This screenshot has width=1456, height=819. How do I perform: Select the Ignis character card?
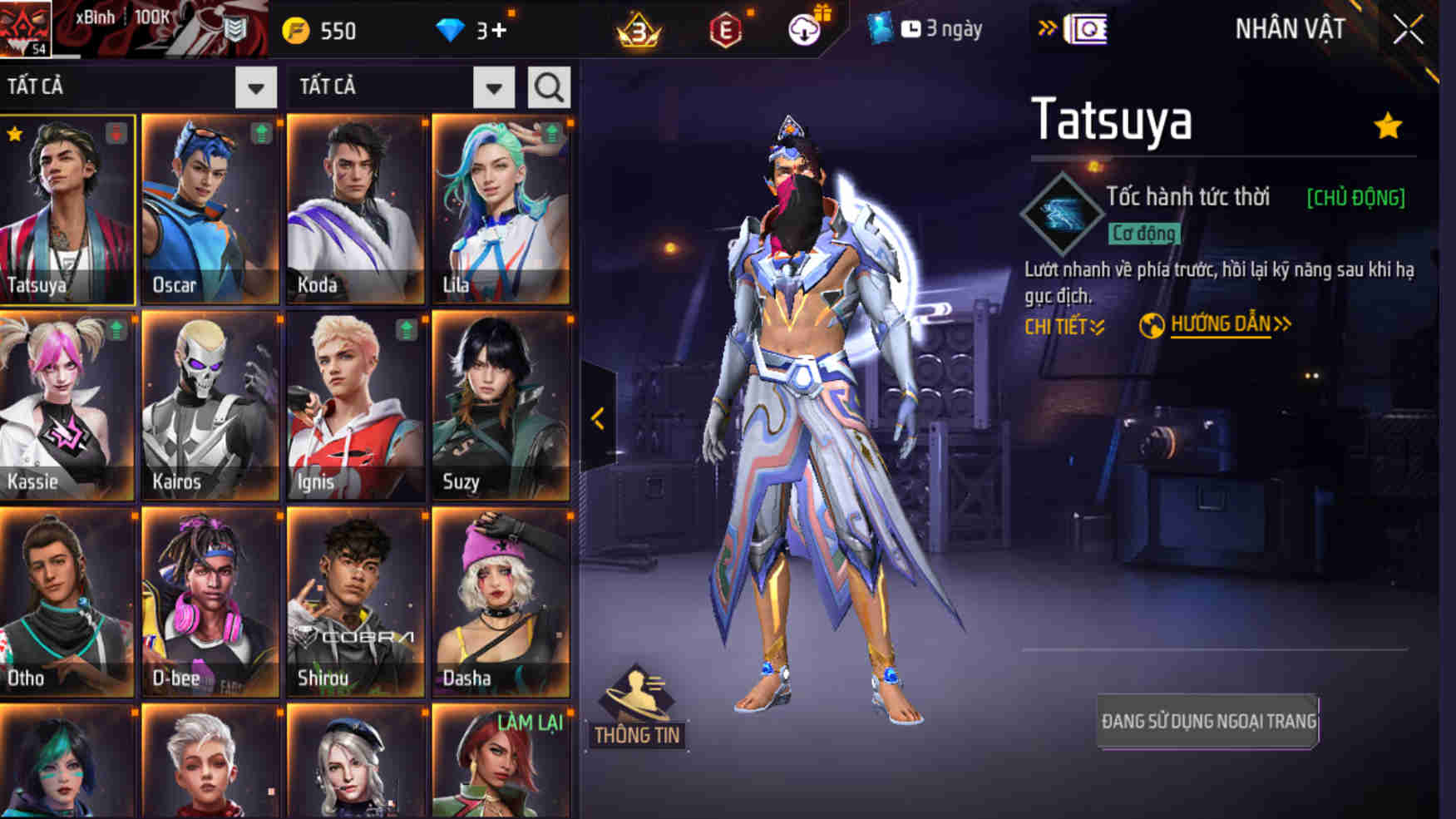click(x=356, y=406)
